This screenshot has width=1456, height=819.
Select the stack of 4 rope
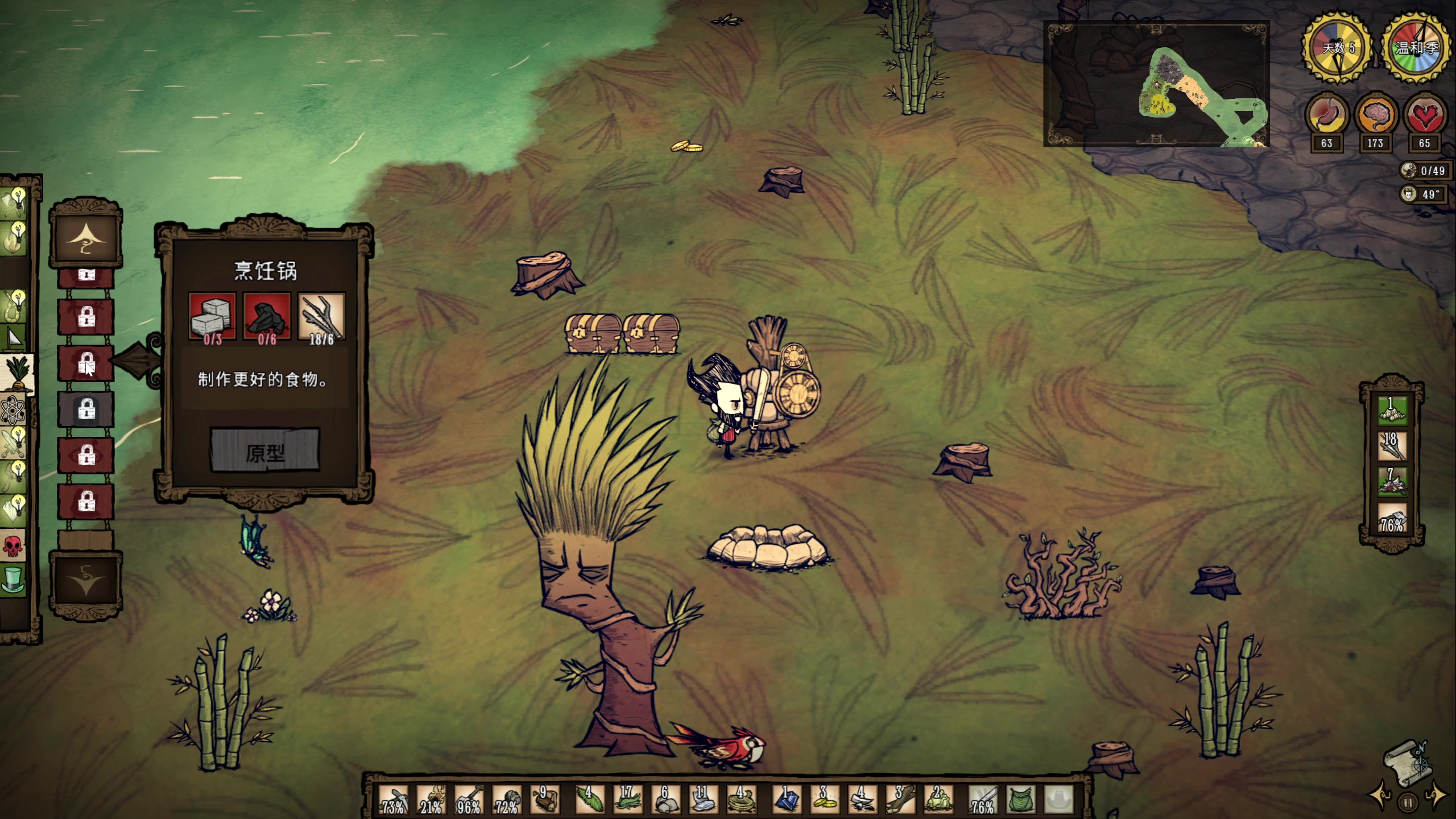(x=742, y=799)
